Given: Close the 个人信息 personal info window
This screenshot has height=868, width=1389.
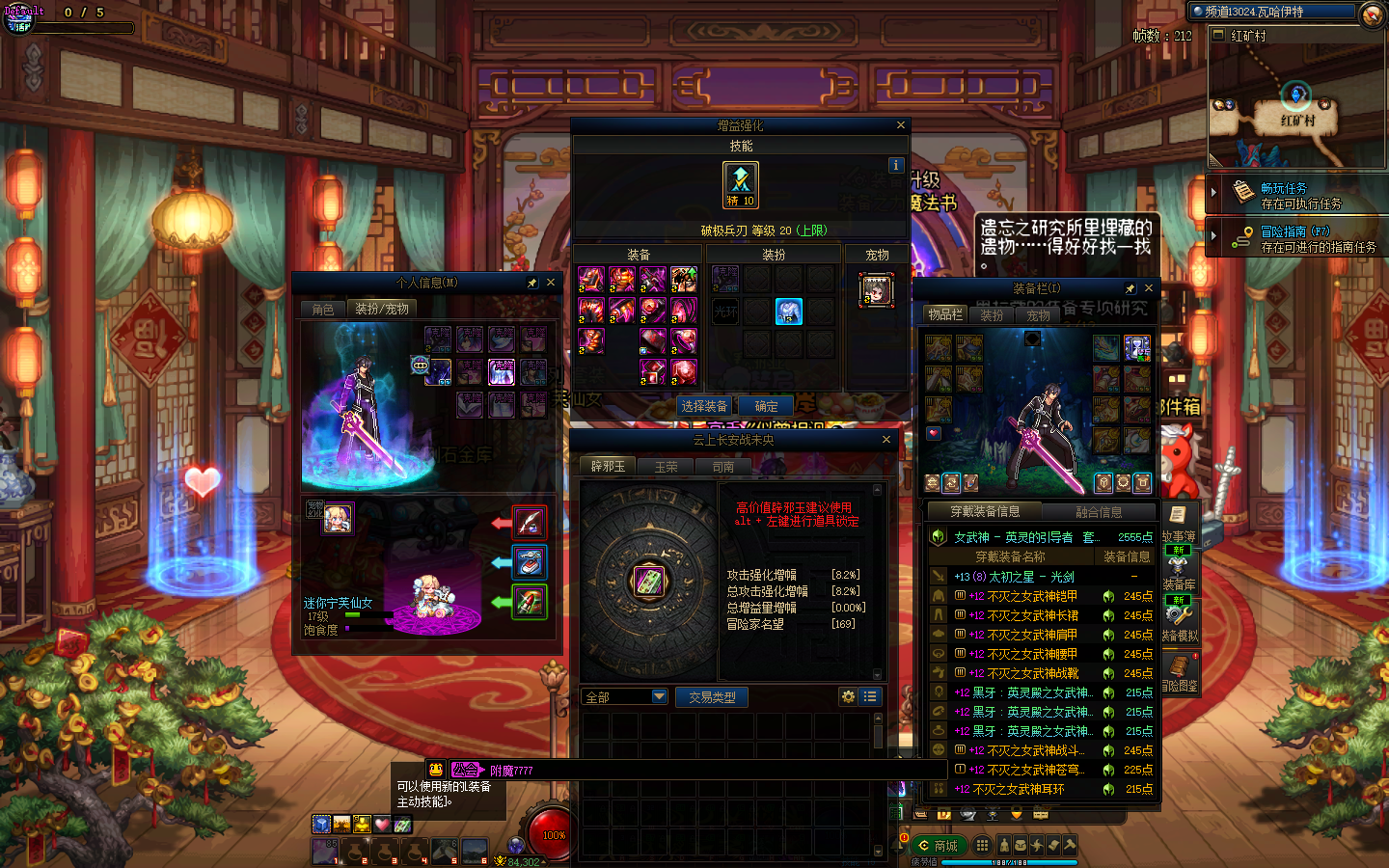Looking at the screenshot, I should (551, 283).
